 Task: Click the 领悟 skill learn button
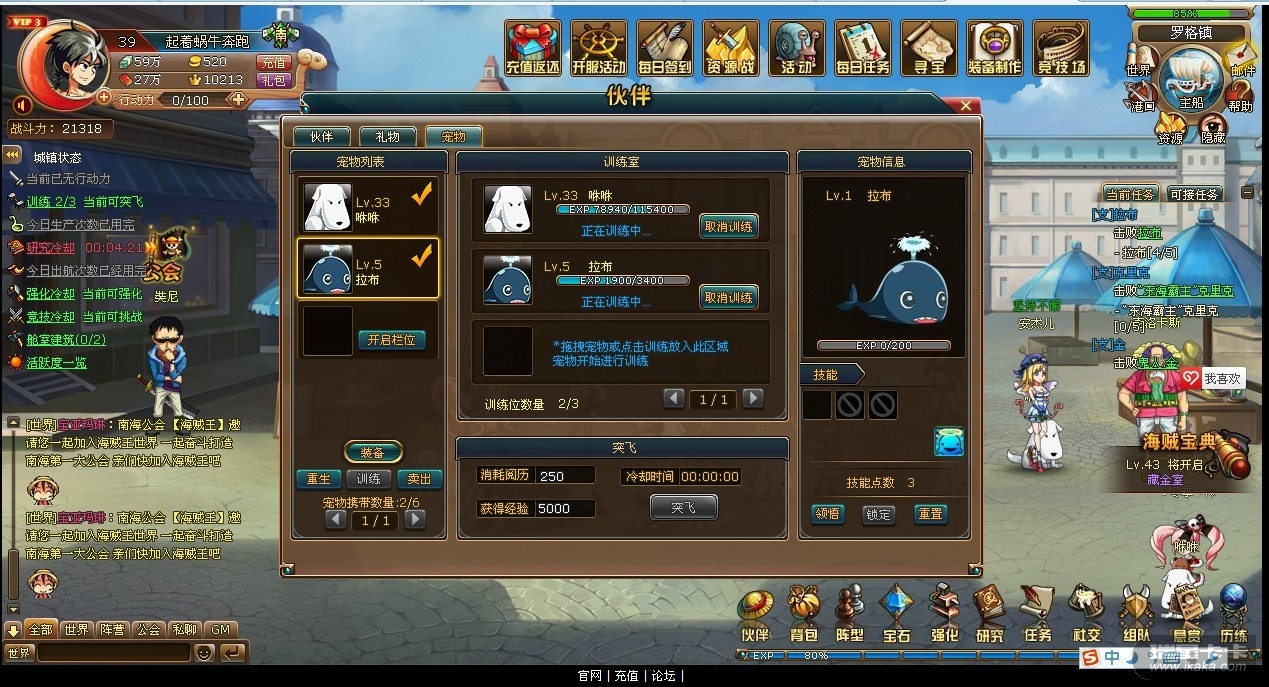tap(827, 514)
